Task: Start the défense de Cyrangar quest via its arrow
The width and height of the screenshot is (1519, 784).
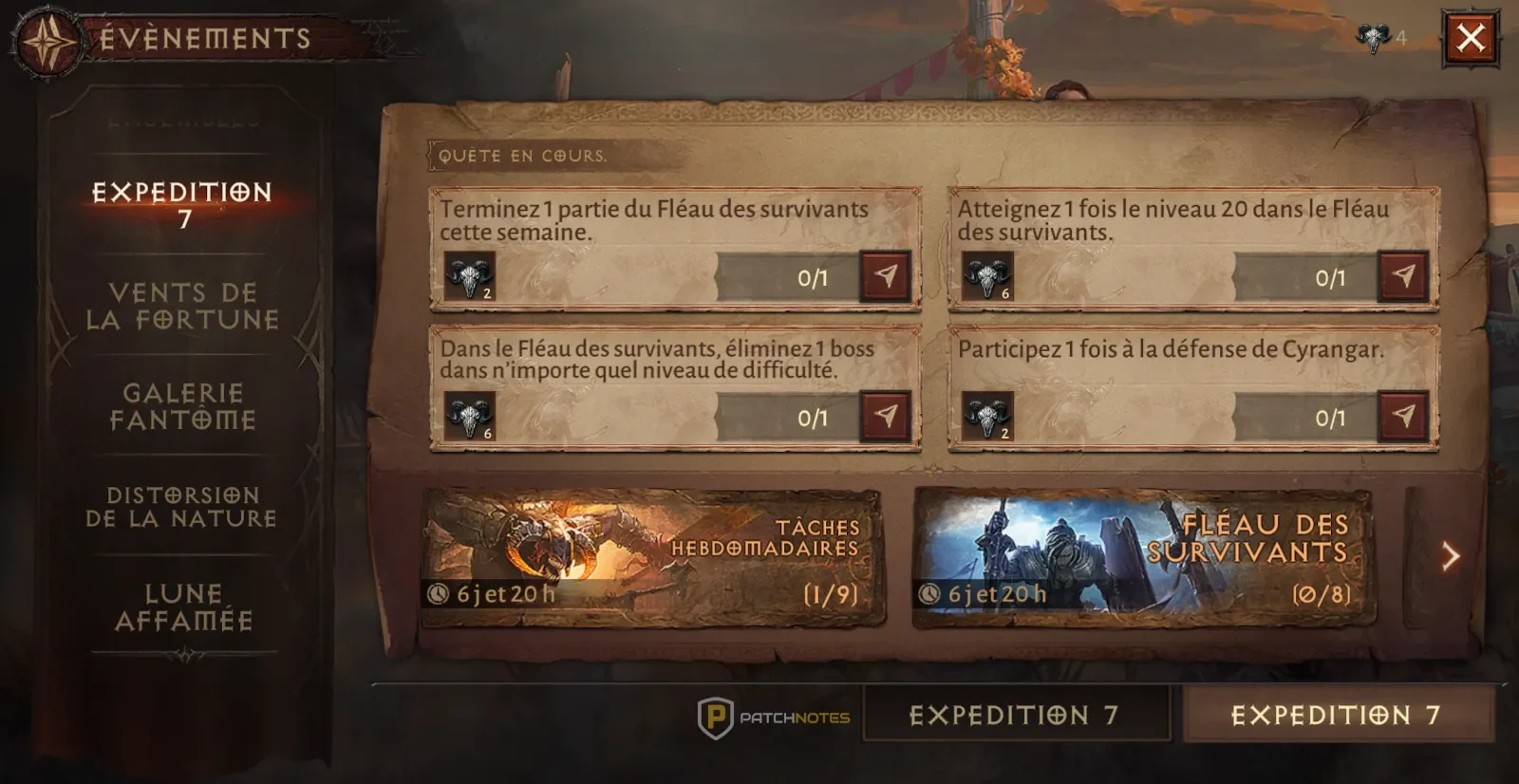Action: pyautogui.click(x=1402, y=416)
